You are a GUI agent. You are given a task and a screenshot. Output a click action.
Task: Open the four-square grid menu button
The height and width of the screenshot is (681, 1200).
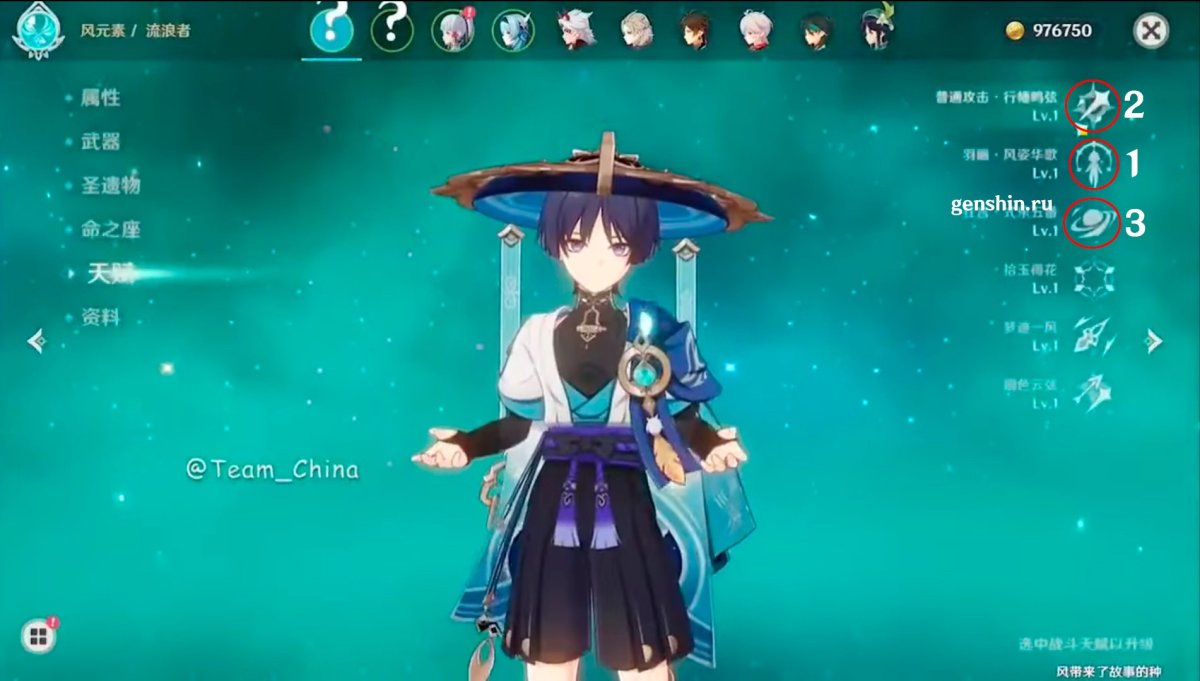[x=38, y=636]
